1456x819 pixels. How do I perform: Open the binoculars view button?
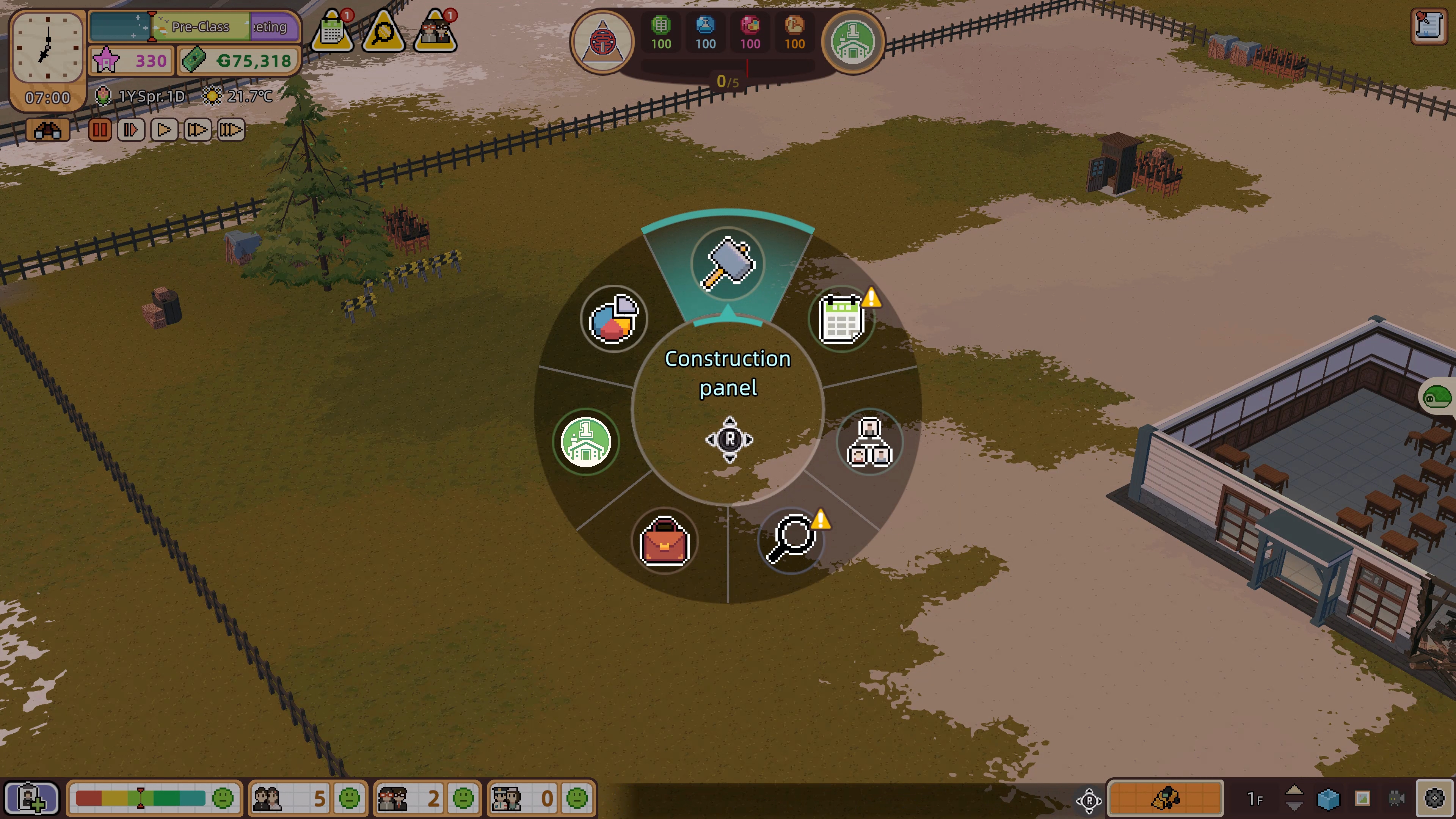pyautogui.click(x=48, y=130)
